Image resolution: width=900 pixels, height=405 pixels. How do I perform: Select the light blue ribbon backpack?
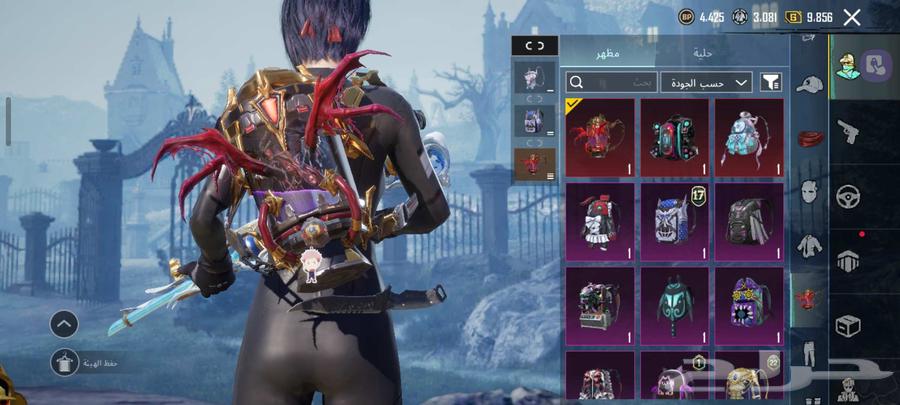click(x=749, y=137)
